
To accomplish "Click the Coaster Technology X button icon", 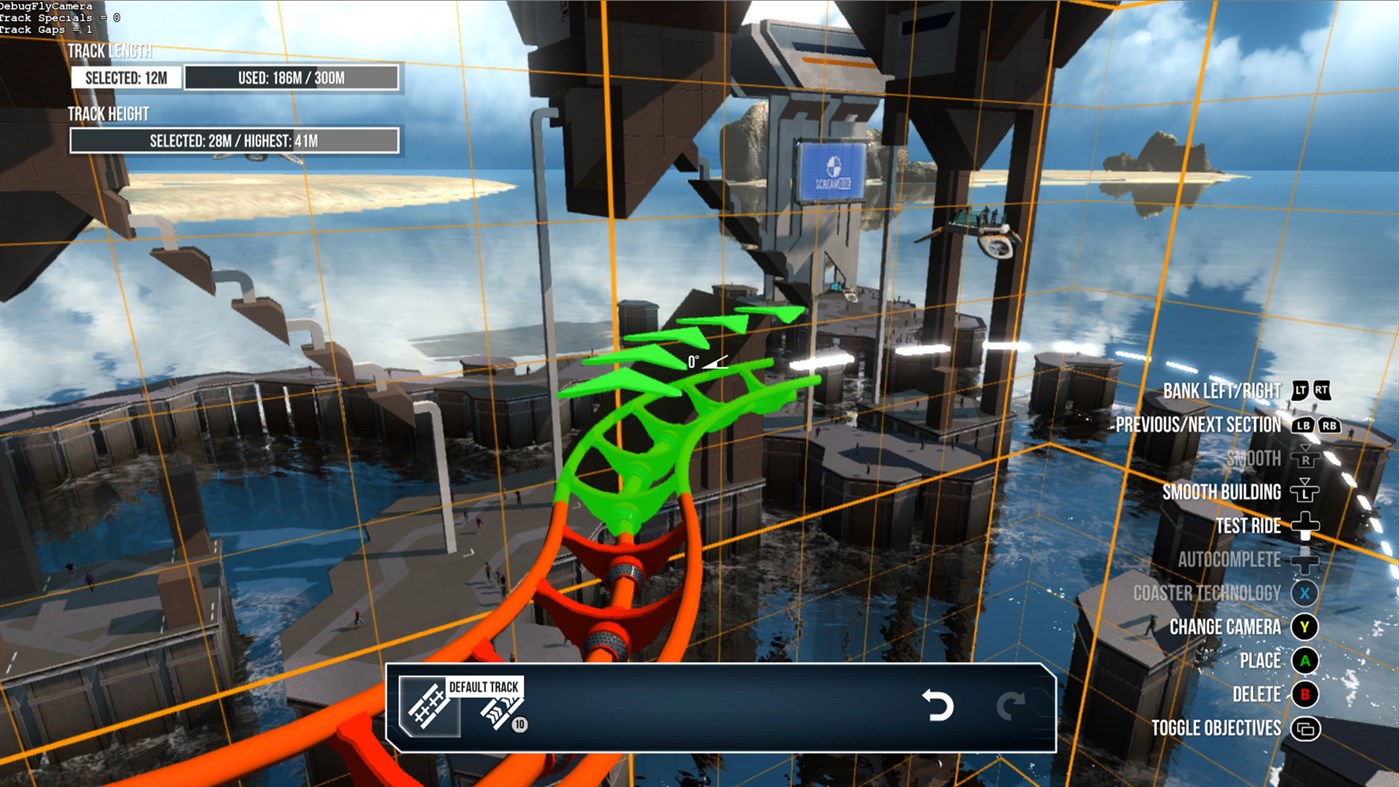I will (1304, 592).
